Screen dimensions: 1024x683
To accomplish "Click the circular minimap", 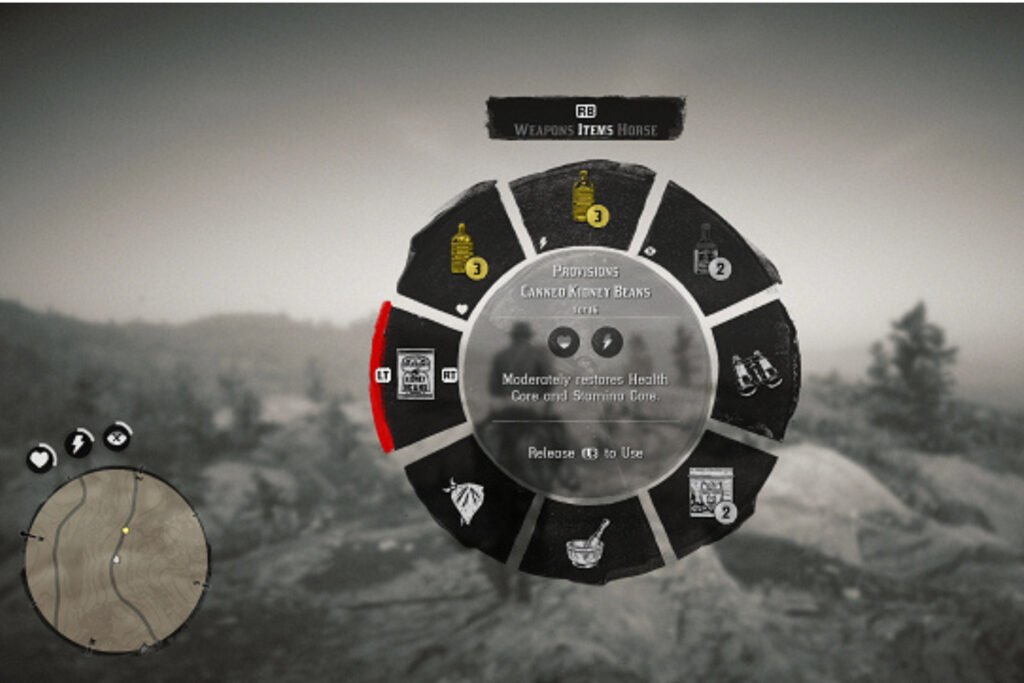I will 116,560.
